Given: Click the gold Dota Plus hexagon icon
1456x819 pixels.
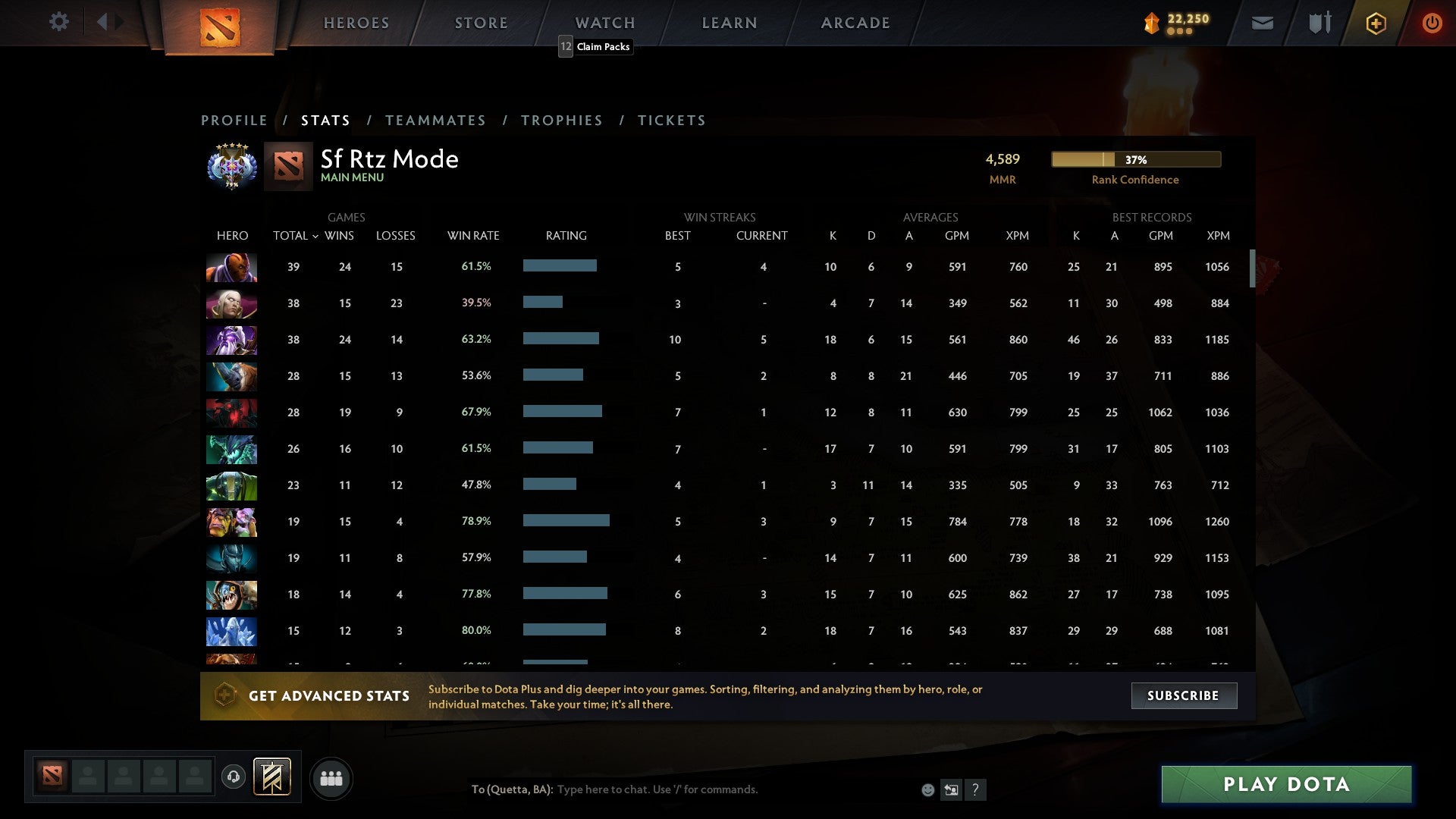Looking at the screenshot, I should [x=1376, y=23].
